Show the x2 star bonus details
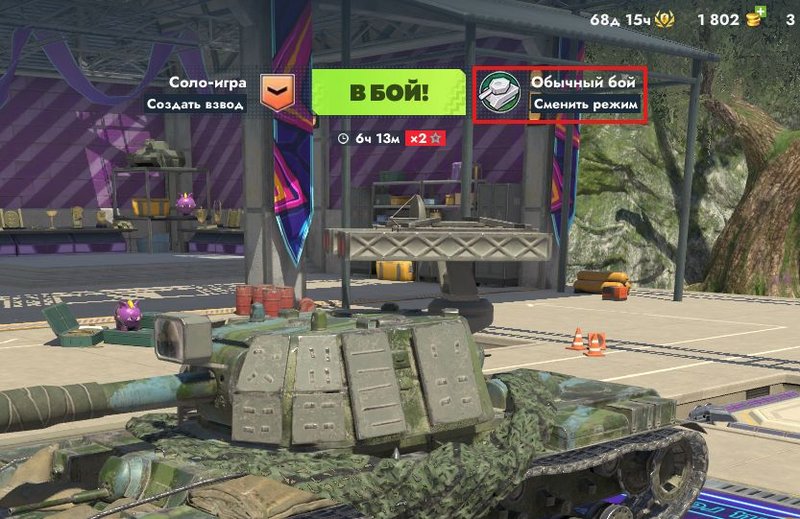The height and width of the screenshot is (519, 800). (x=426, y=138)
